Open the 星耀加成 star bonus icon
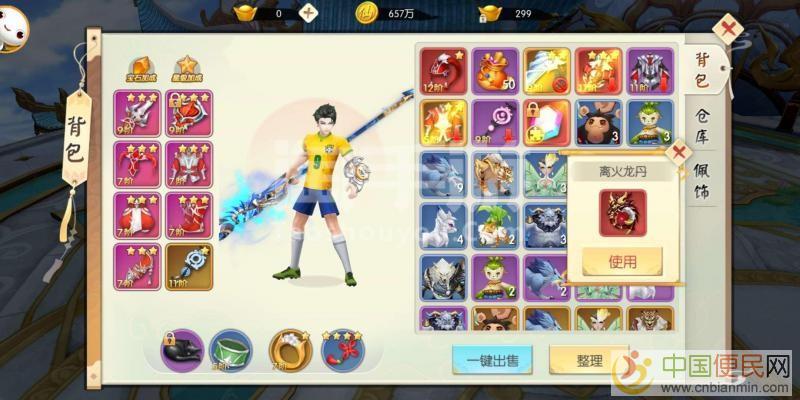This screenshot has width=800, height=400. pyautogui.click(x=186, y=70)
